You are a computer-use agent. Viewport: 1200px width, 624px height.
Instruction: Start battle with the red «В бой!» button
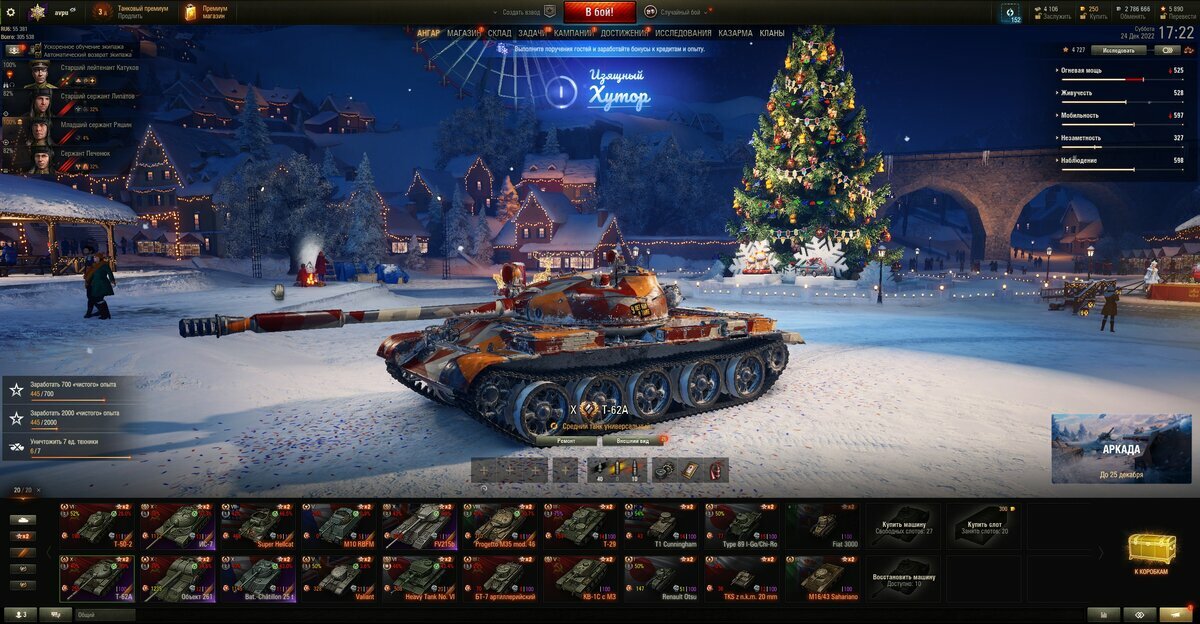coord(599,12)
